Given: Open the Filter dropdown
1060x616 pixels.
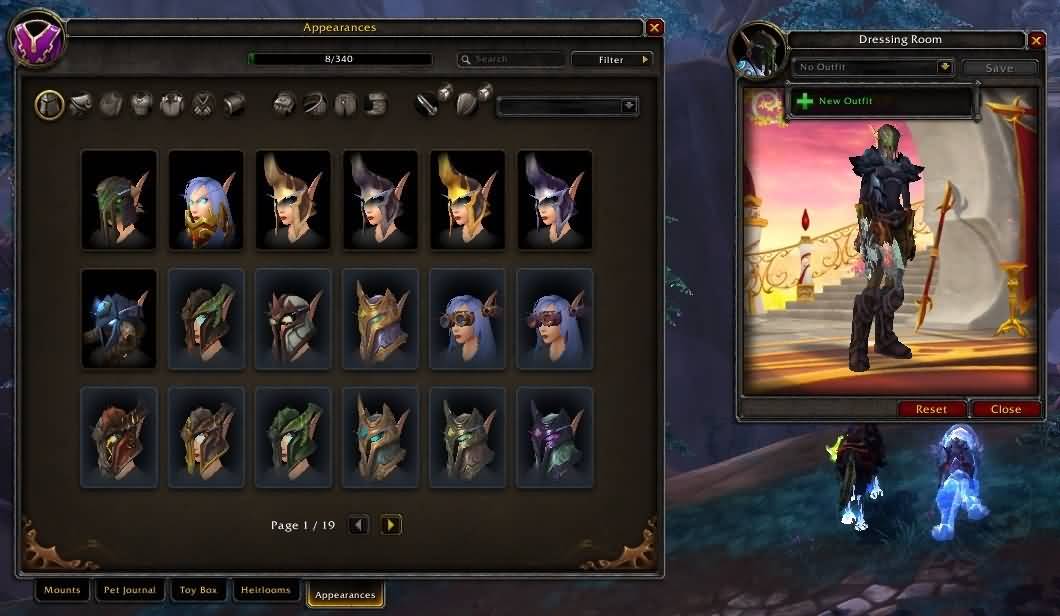Looking at the screenshot, I should pyautogui.click(x=612, y=60).
